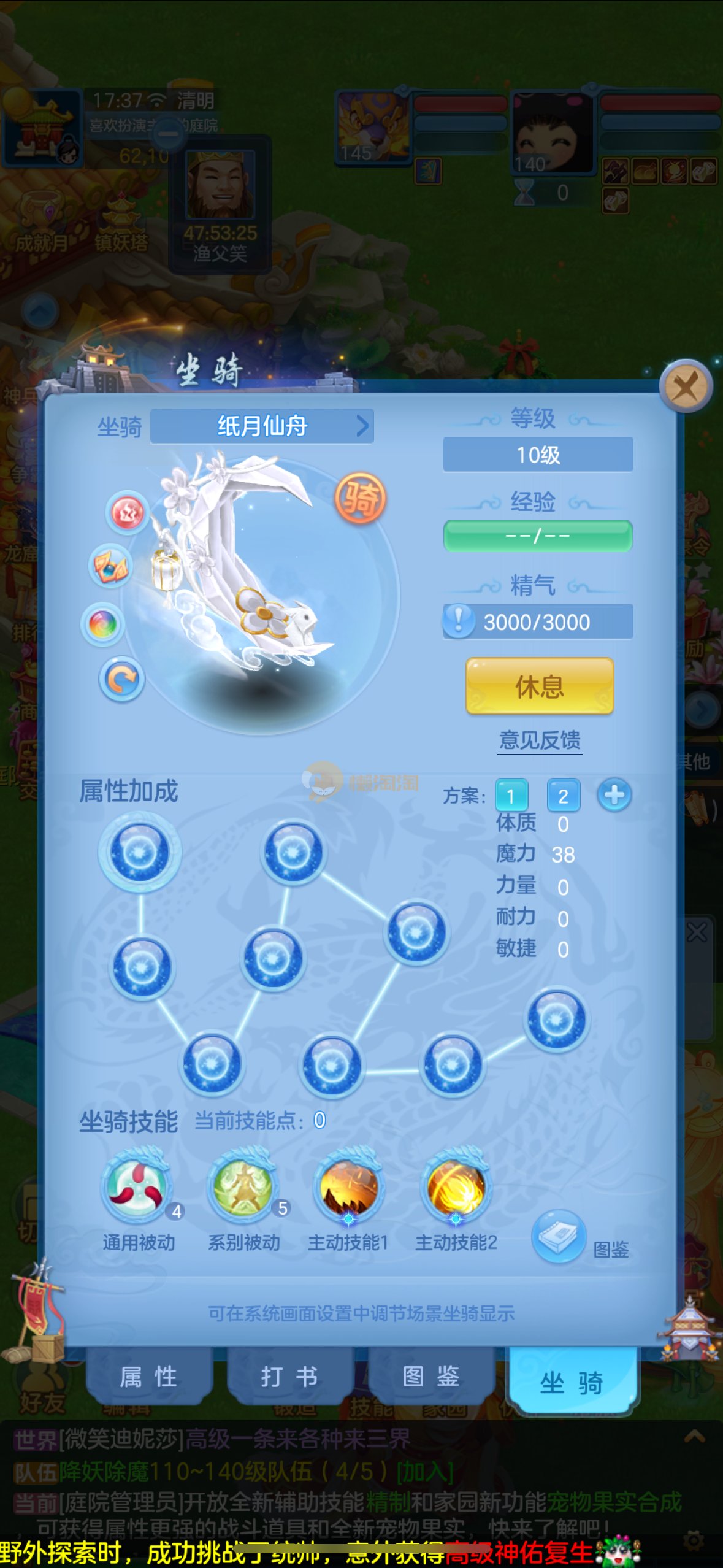Choose the 主动技能1 skill icon

[349, 1186]
